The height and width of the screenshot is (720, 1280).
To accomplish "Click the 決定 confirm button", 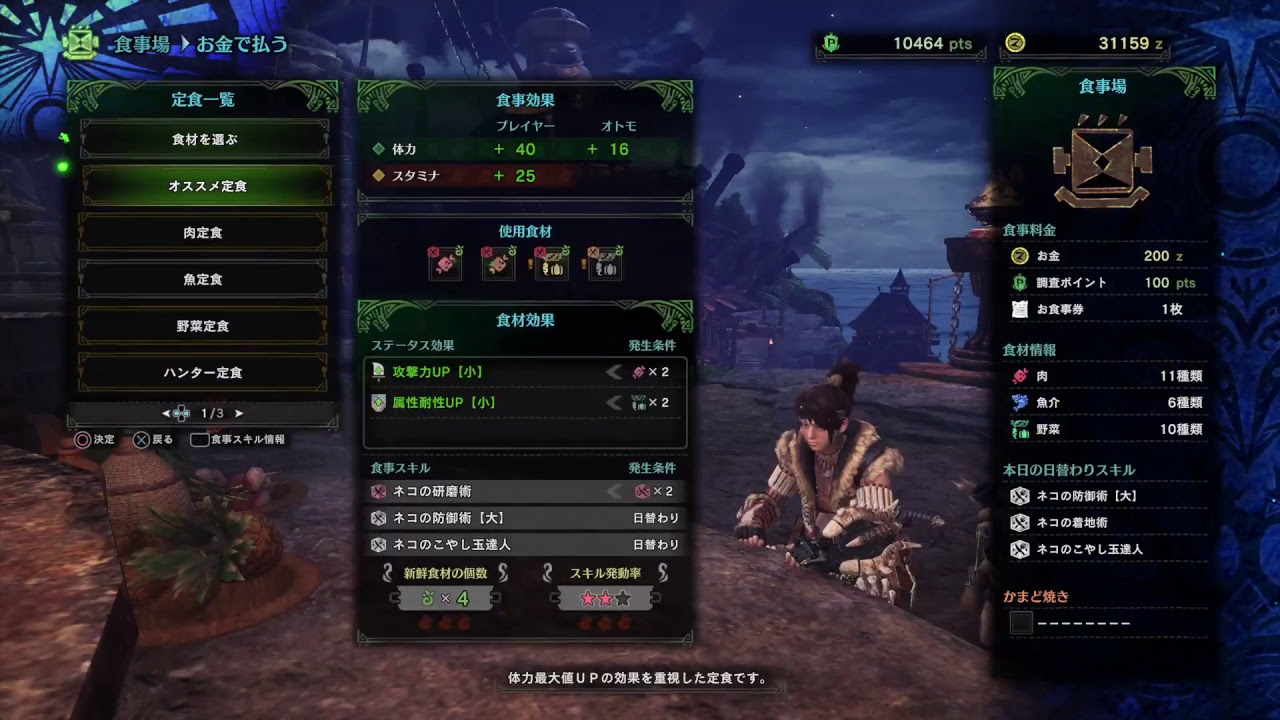I will [x=88, y=440].
